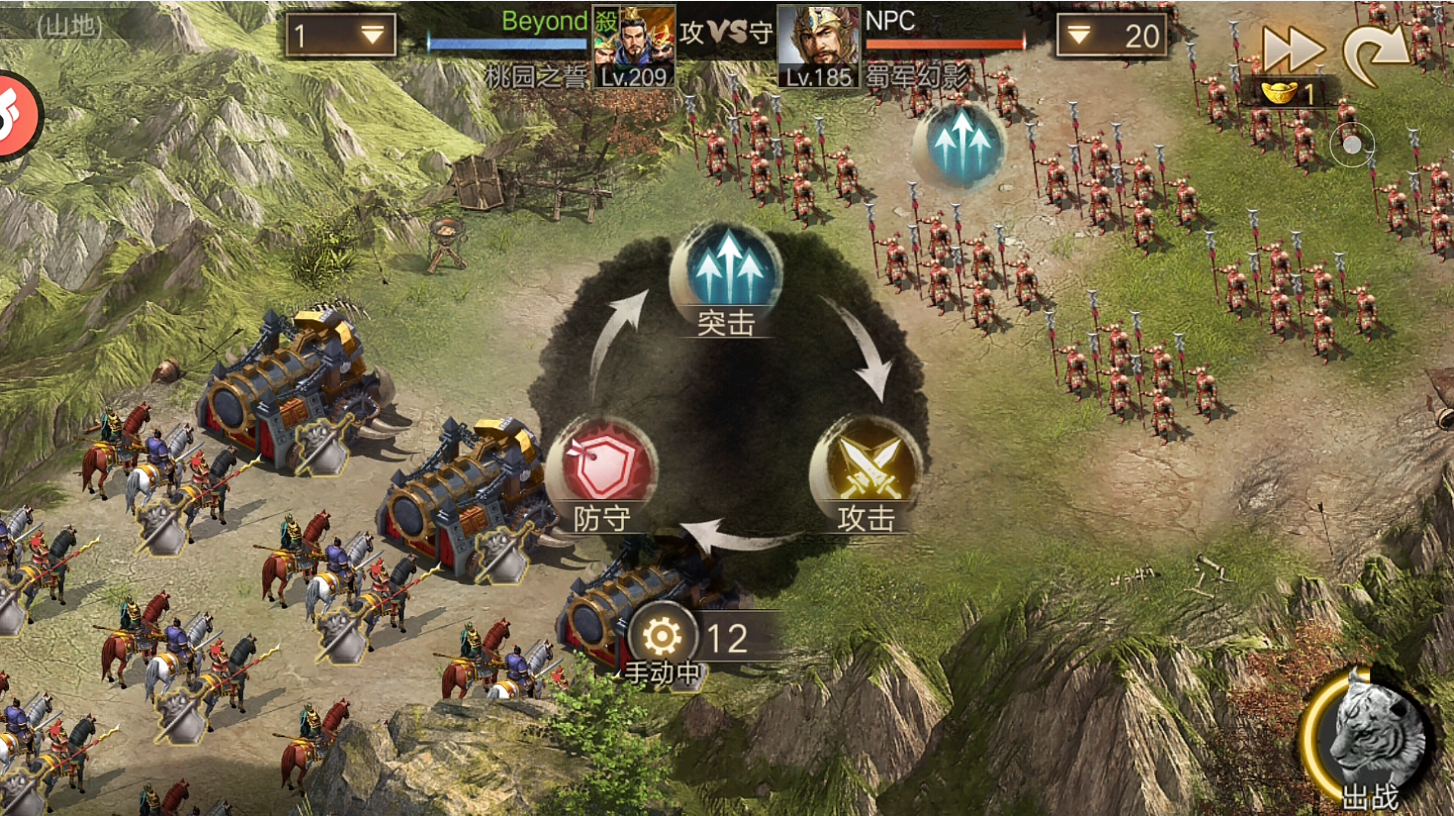This screenshot has height=816, width=1454.
Task: Select the 攻击 crossed swords tactic
Action: (864, 462)
